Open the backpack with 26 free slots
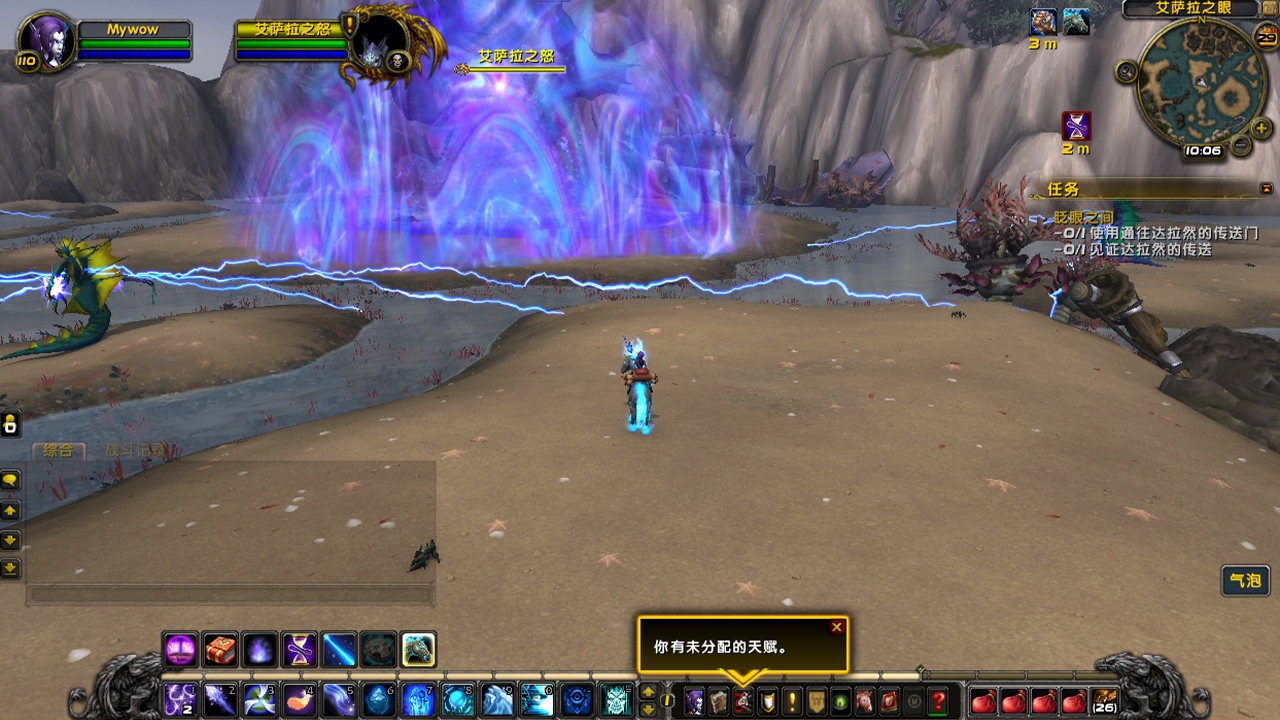Image resolution: width=1280 pixels, height=720 pixels. (1104, 701)
